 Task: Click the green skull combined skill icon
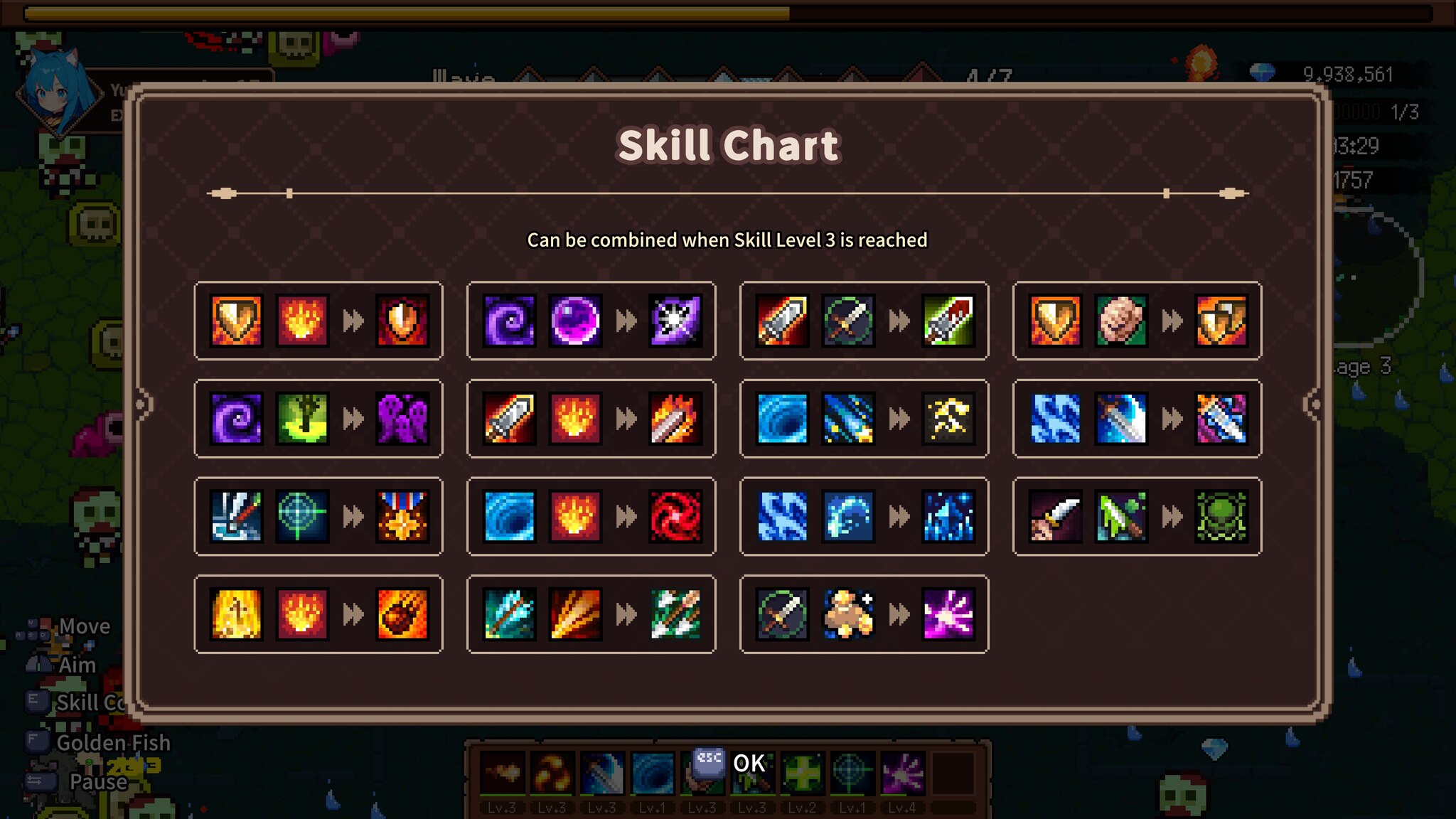1221,516
